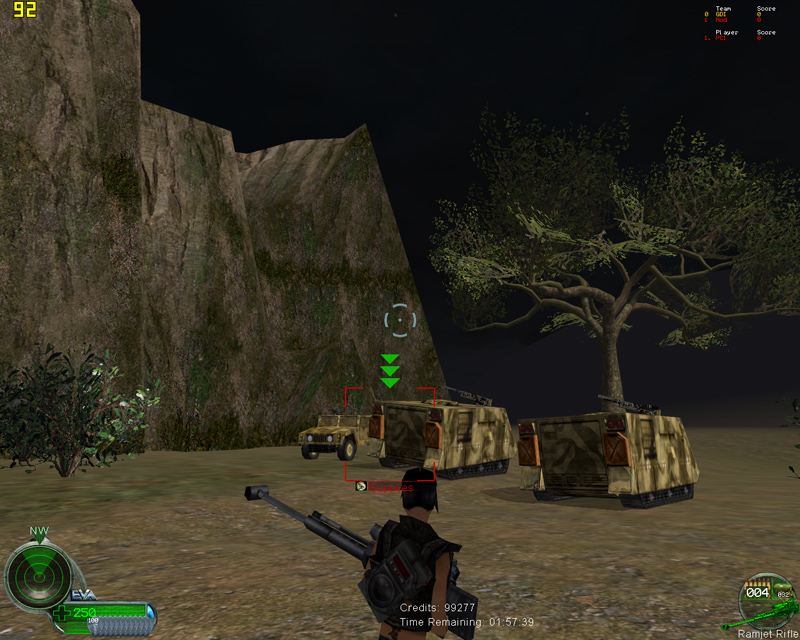Click the circular radar minimap
Image resolution: width=800 pixels, height=640 pixels.
(38, 574)
